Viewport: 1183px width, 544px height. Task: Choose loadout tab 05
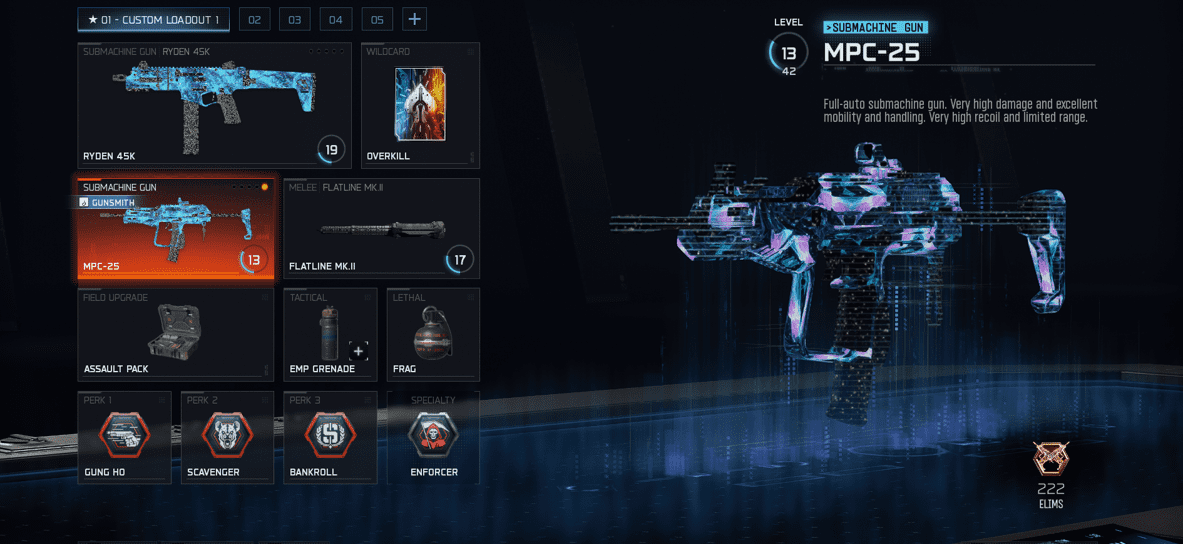pos(377,19)
